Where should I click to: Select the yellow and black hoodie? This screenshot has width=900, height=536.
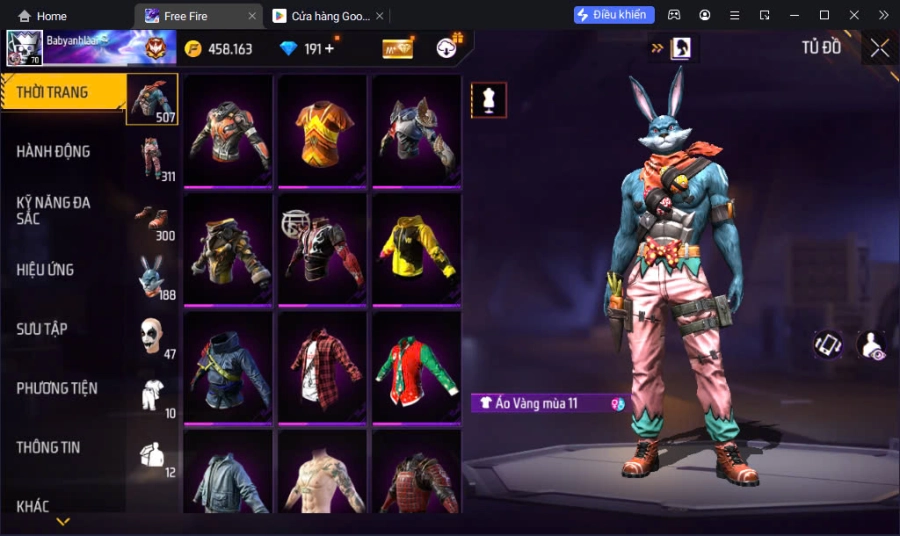[416, 248]
